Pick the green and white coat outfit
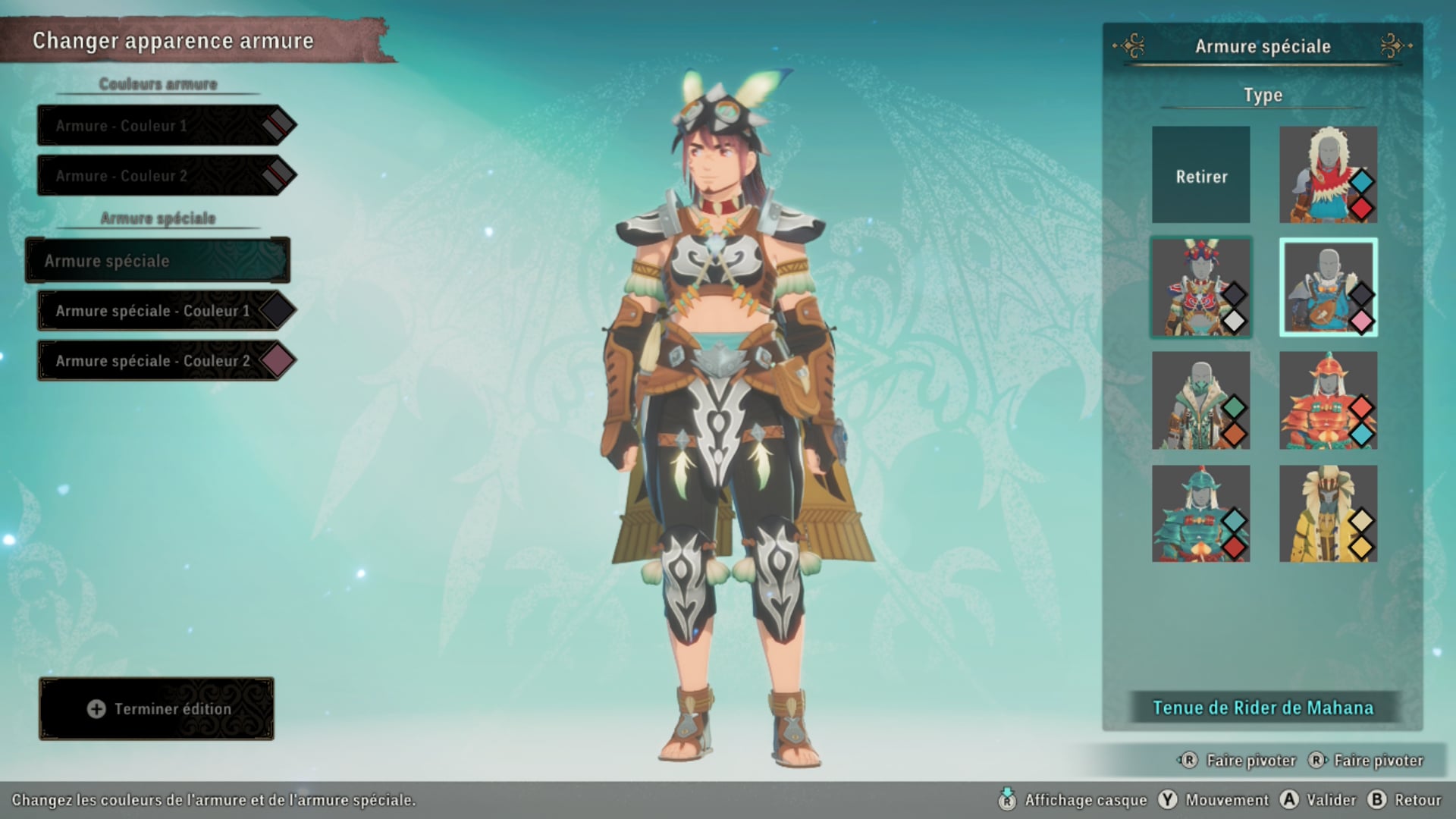 (x=1201, y=400)
